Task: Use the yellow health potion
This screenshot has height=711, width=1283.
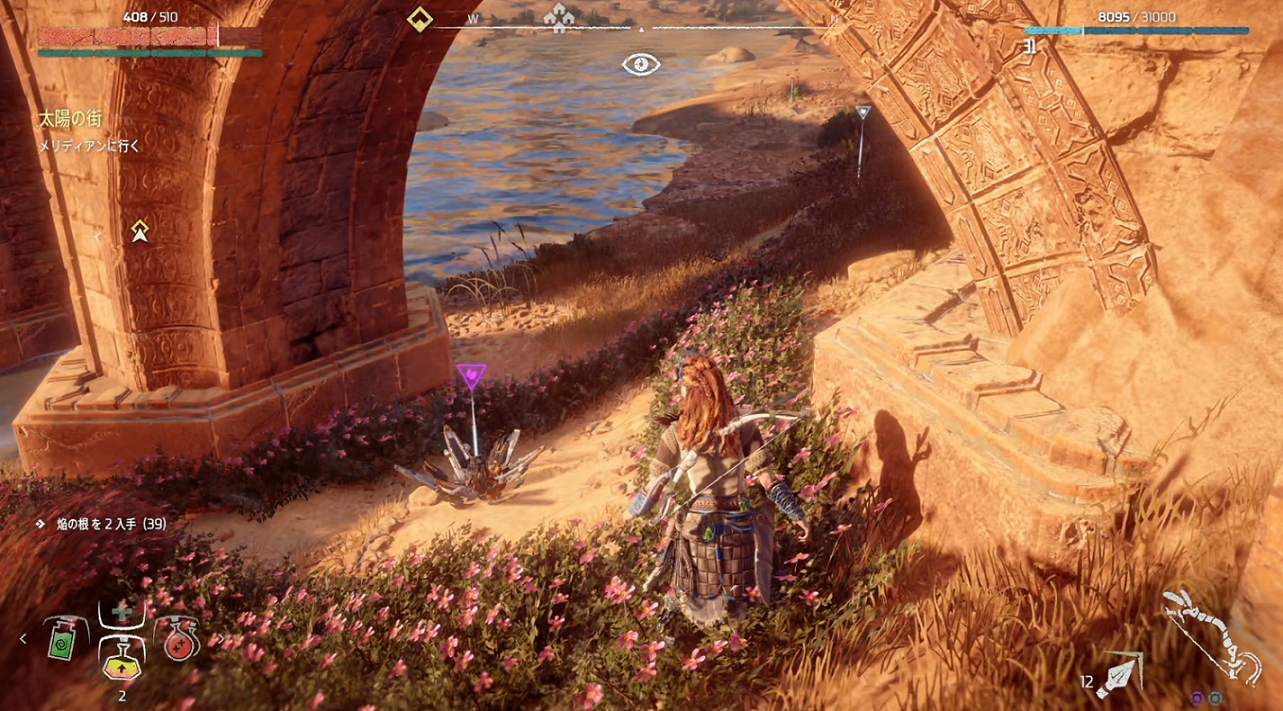Action: pyautogui.click(x=122, y=656)
